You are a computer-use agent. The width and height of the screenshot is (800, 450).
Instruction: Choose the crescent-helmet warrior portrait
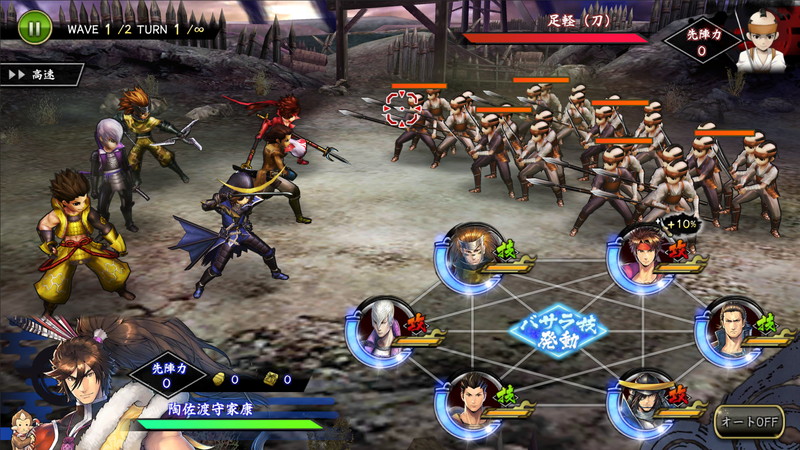click(x=641, y=400)
